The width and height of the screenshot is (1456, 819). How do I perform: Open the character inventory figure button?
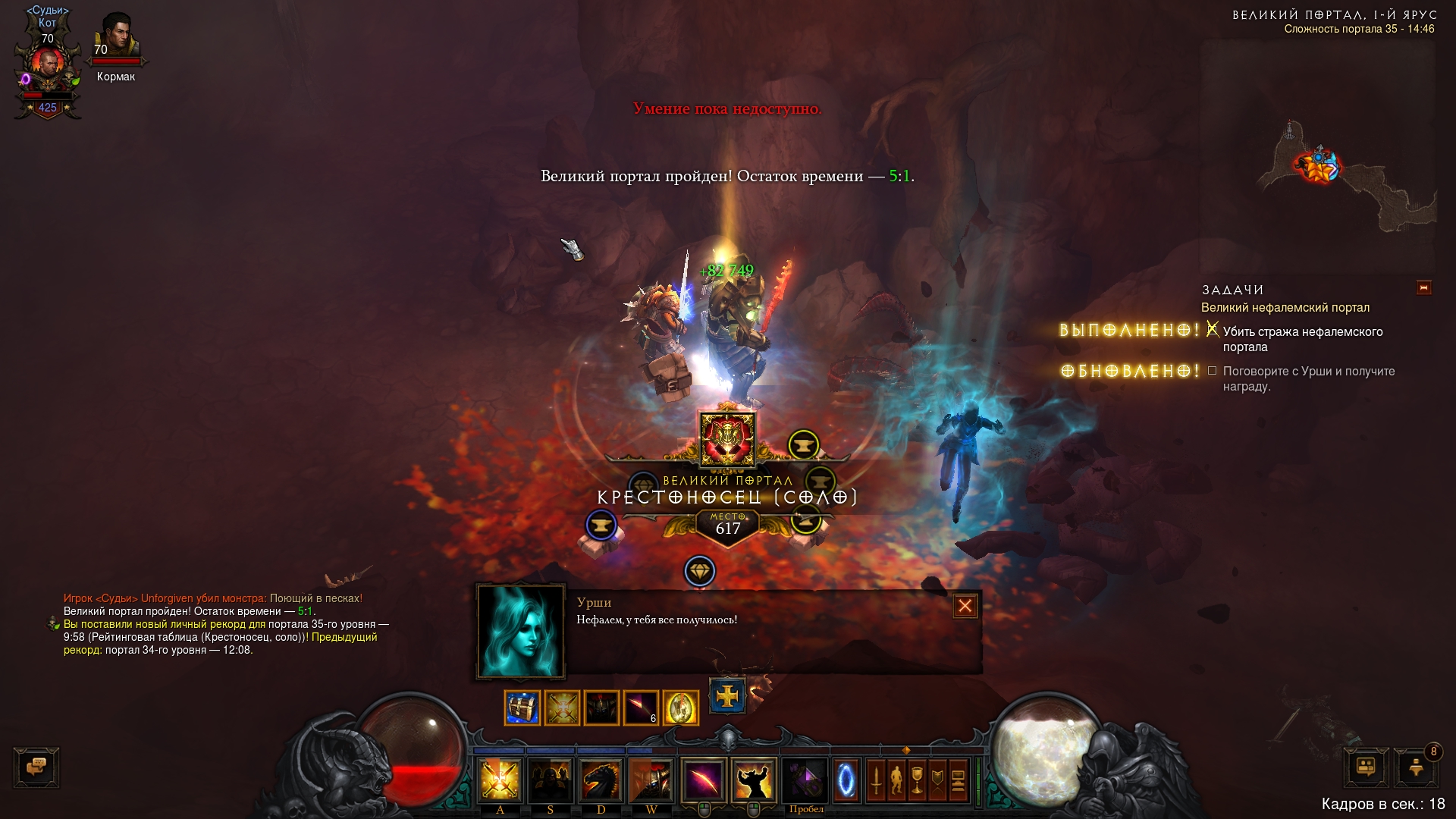[896, 780]
